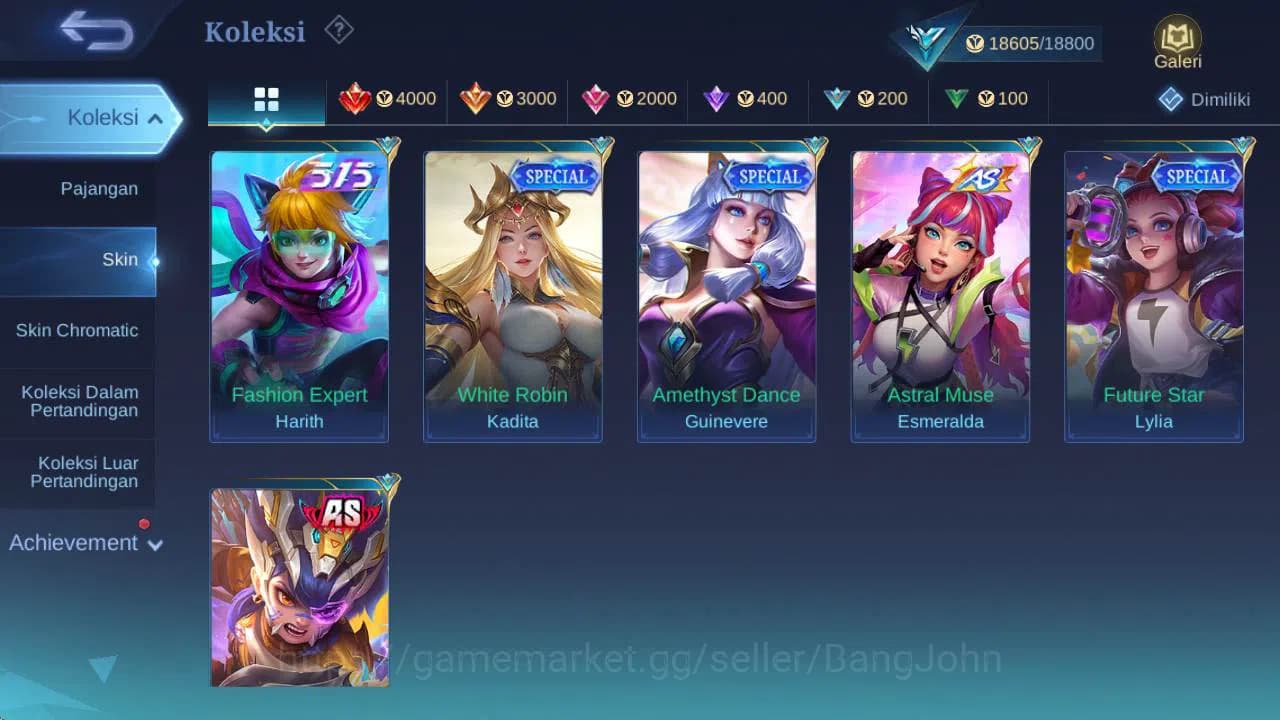1280x720 pixels.
Task: Click the downward arrow at bottom left
Action: [x=104, y=668]
